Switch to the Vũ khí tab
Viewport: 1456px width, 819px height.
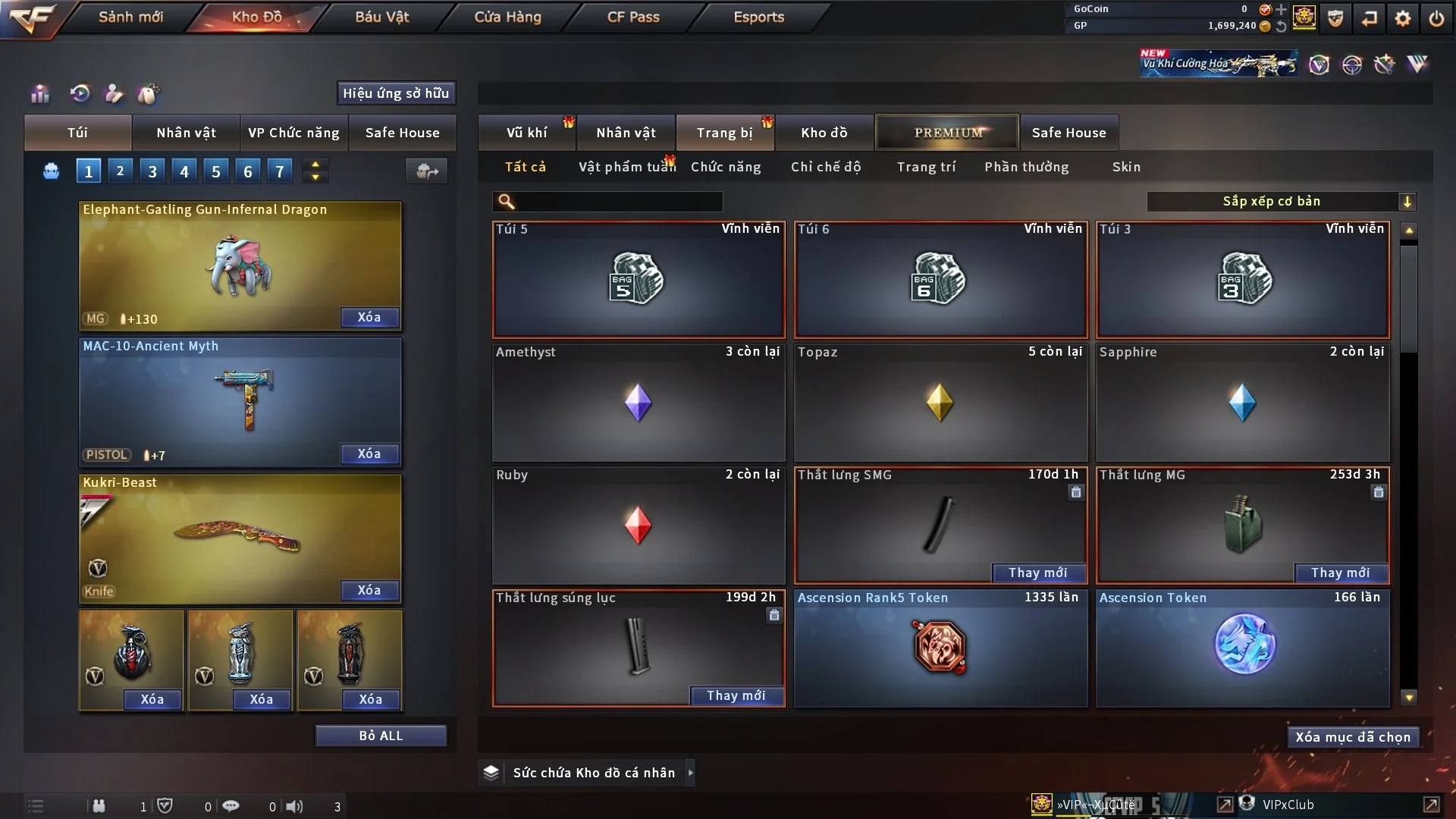526,133
